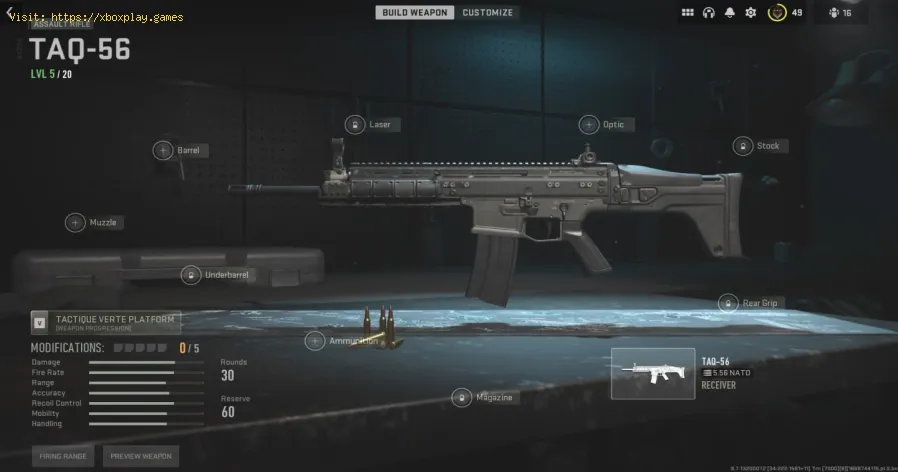This screenshot has height=472, width=898.
Task: Select the TAQ-56 receiver thumbnail
Action: [653, 373]
